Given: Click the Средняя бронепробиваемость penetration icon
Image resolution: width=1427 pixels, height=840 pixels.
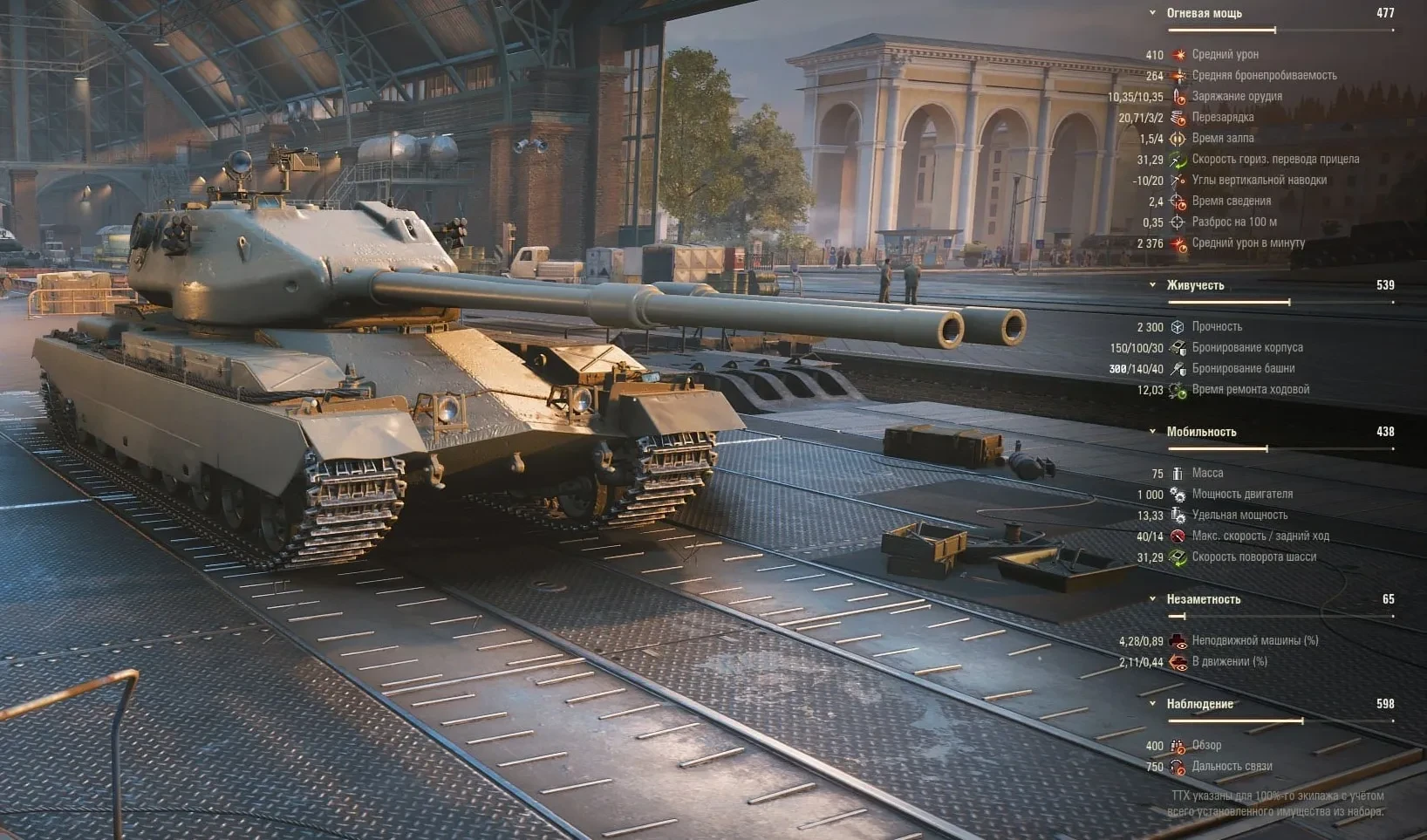Looking at the screenshot, I should coord(1179,75).
